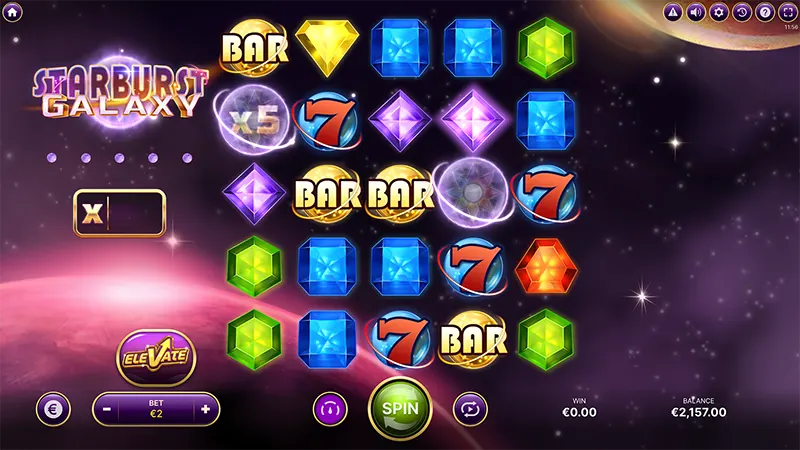Screen dimensions: 800x450
Task: Activate the Elevate feature button
Action: tap(155, 356)
